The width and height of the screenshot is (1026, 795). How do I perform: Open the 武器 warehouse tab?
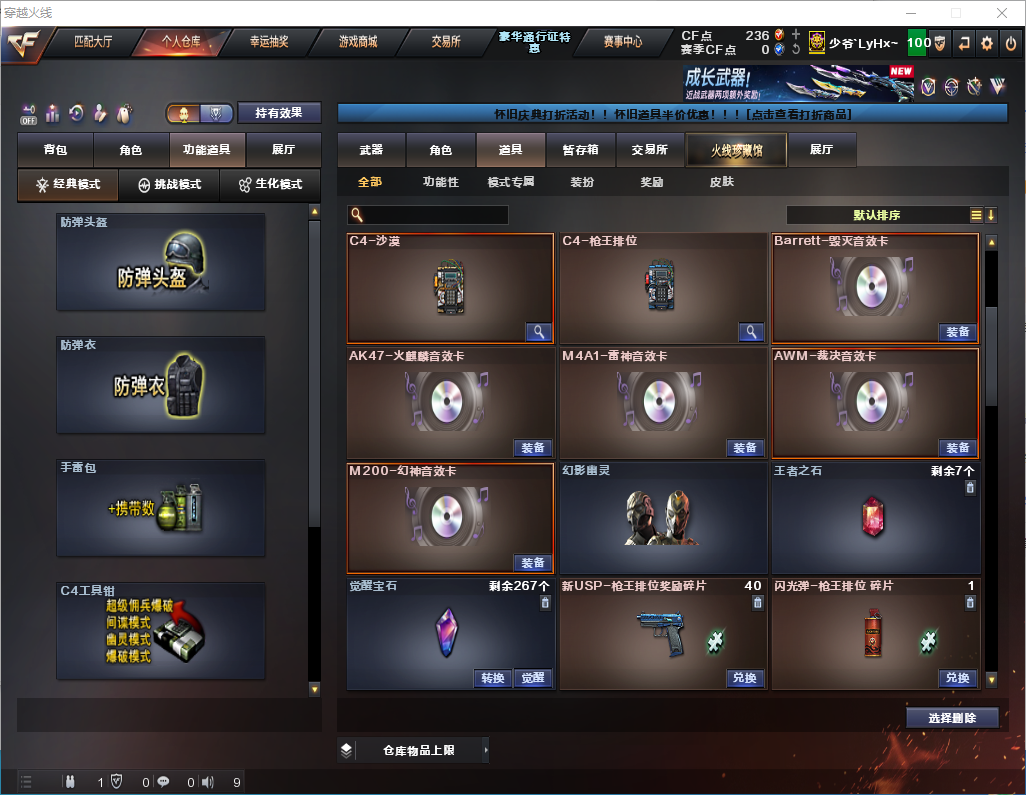tap(371, 150)
